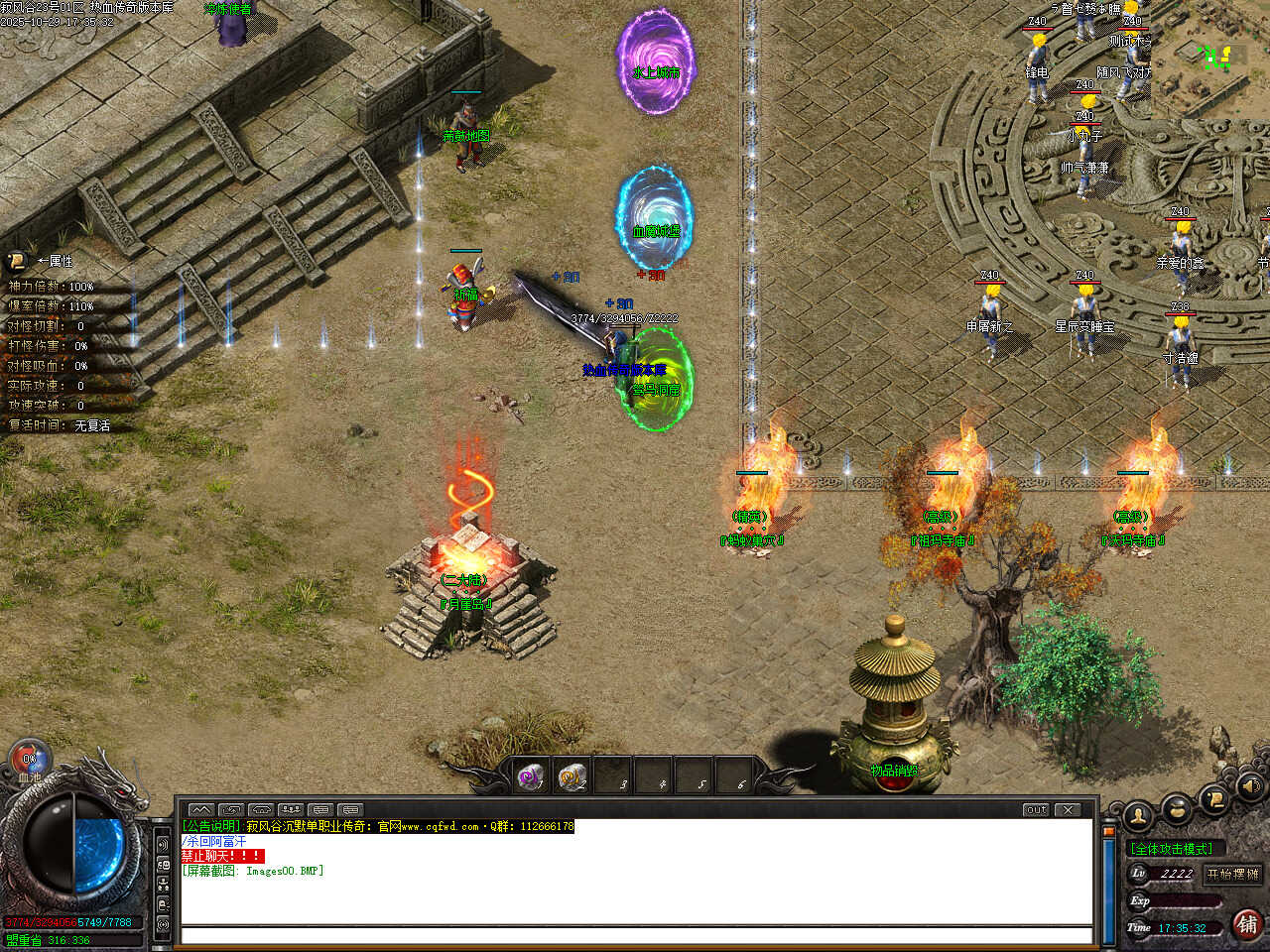Click the bottommost chat channel side button
Image resolution: width=1270 pixels, height=952 pixels.
pyautogui.click(x=163, y=924)
